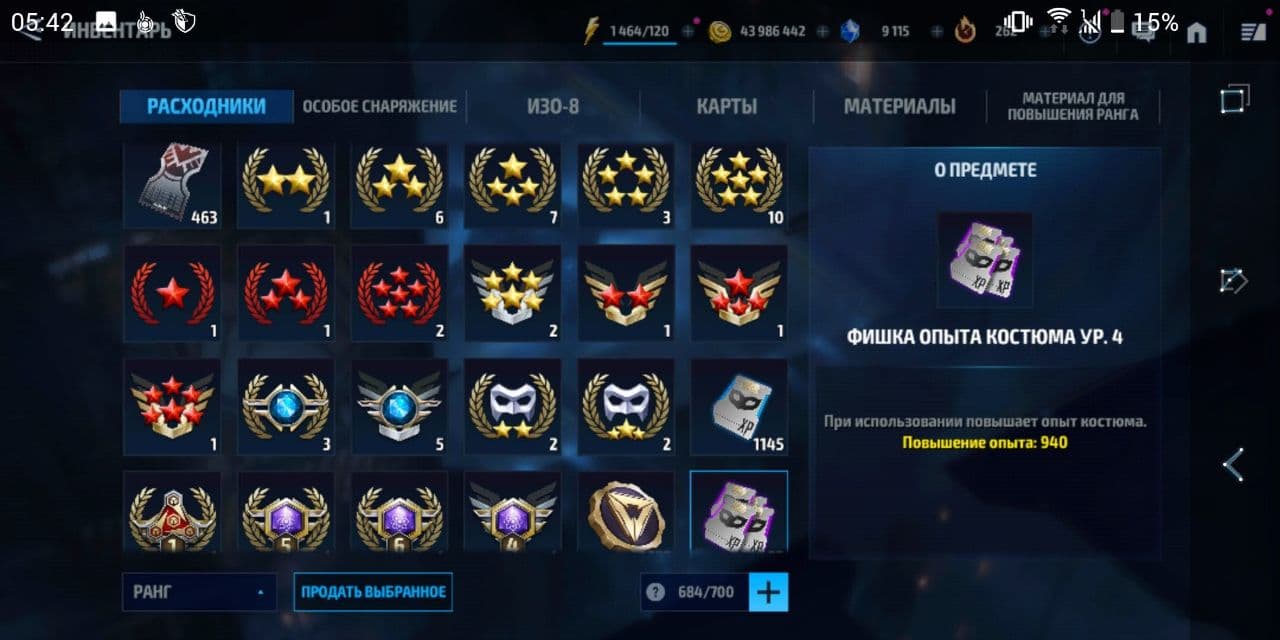Choose the round gold triangle emblem token
This screenshot has height=640, width=1280.
click(626, 514)
